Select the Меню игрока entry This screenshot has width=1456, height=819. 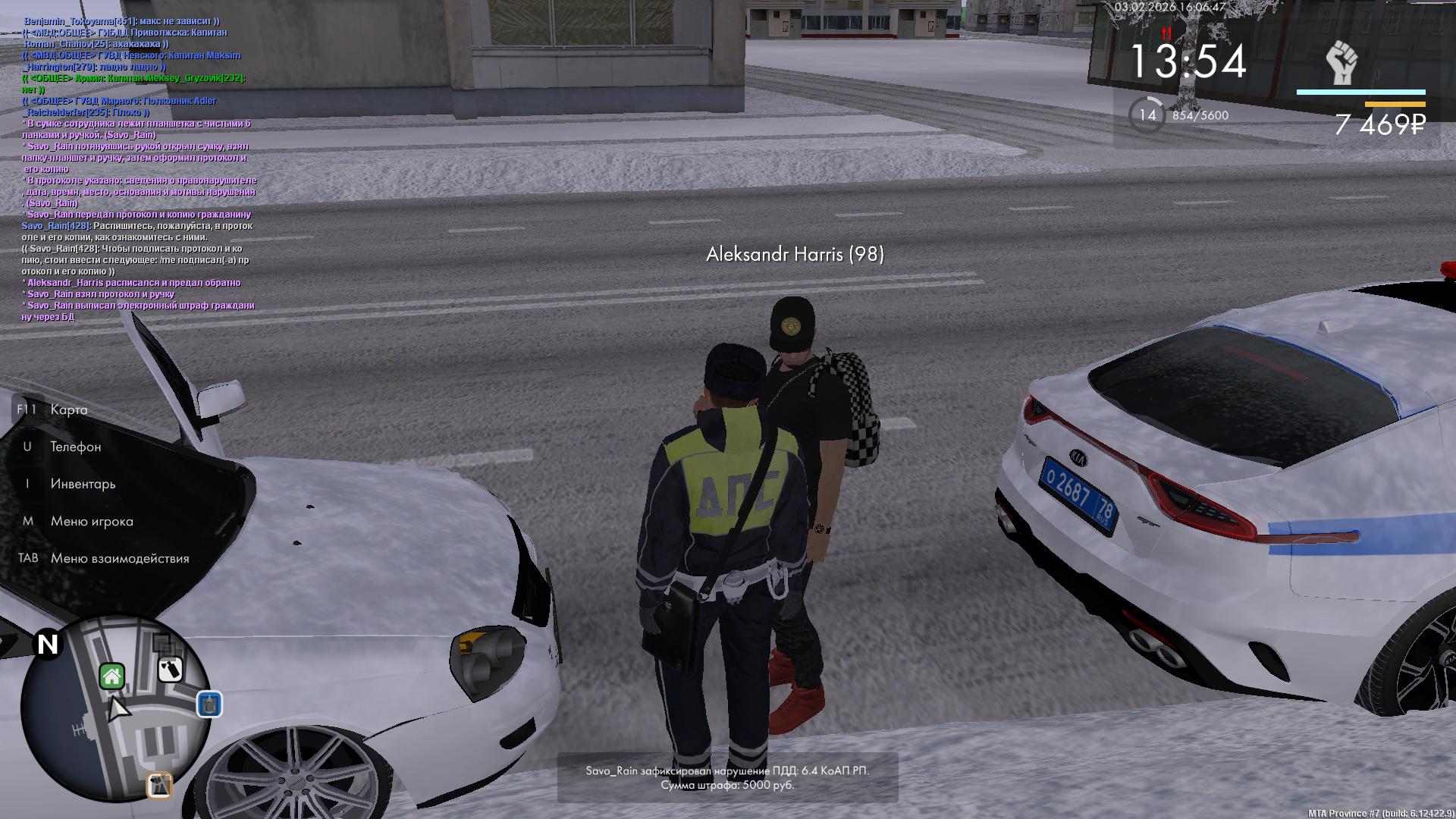pos(92,521)
